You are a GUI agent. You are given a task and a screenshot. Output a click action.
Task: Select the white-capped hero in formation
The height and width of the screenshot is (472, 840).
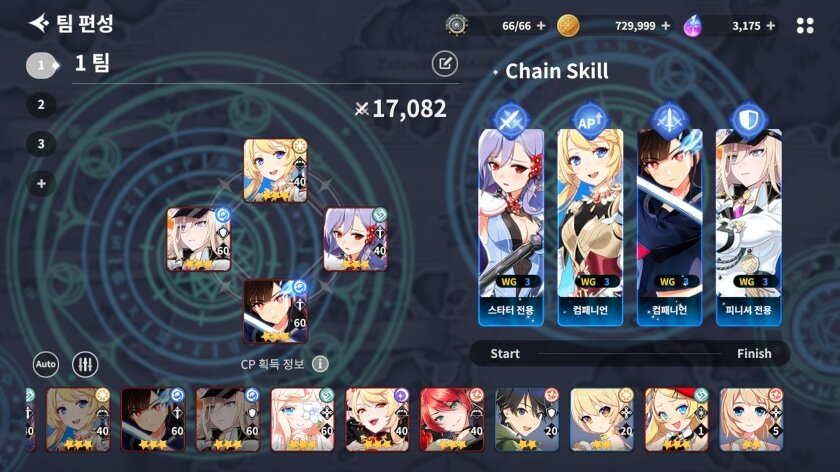point(198,239)
